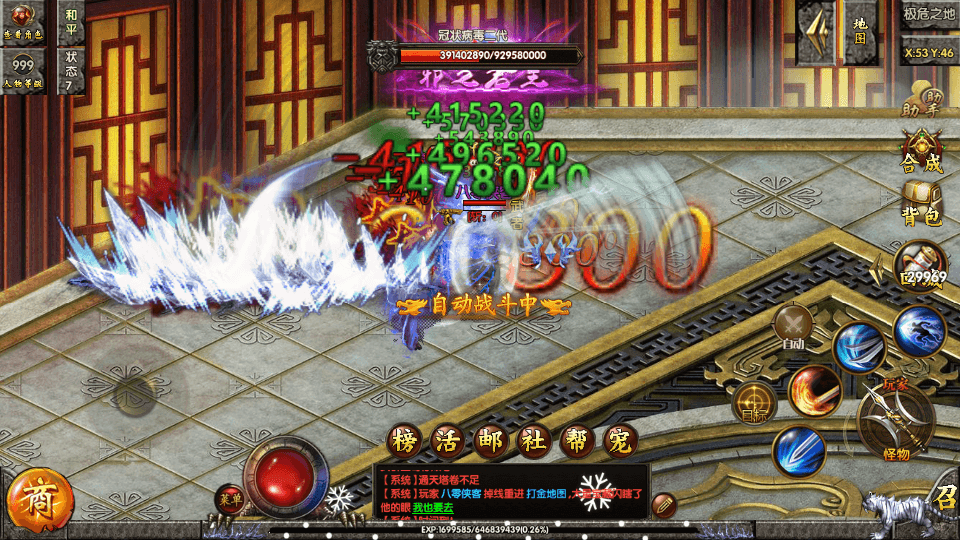Open the 帮 guild button

[577, 440]
